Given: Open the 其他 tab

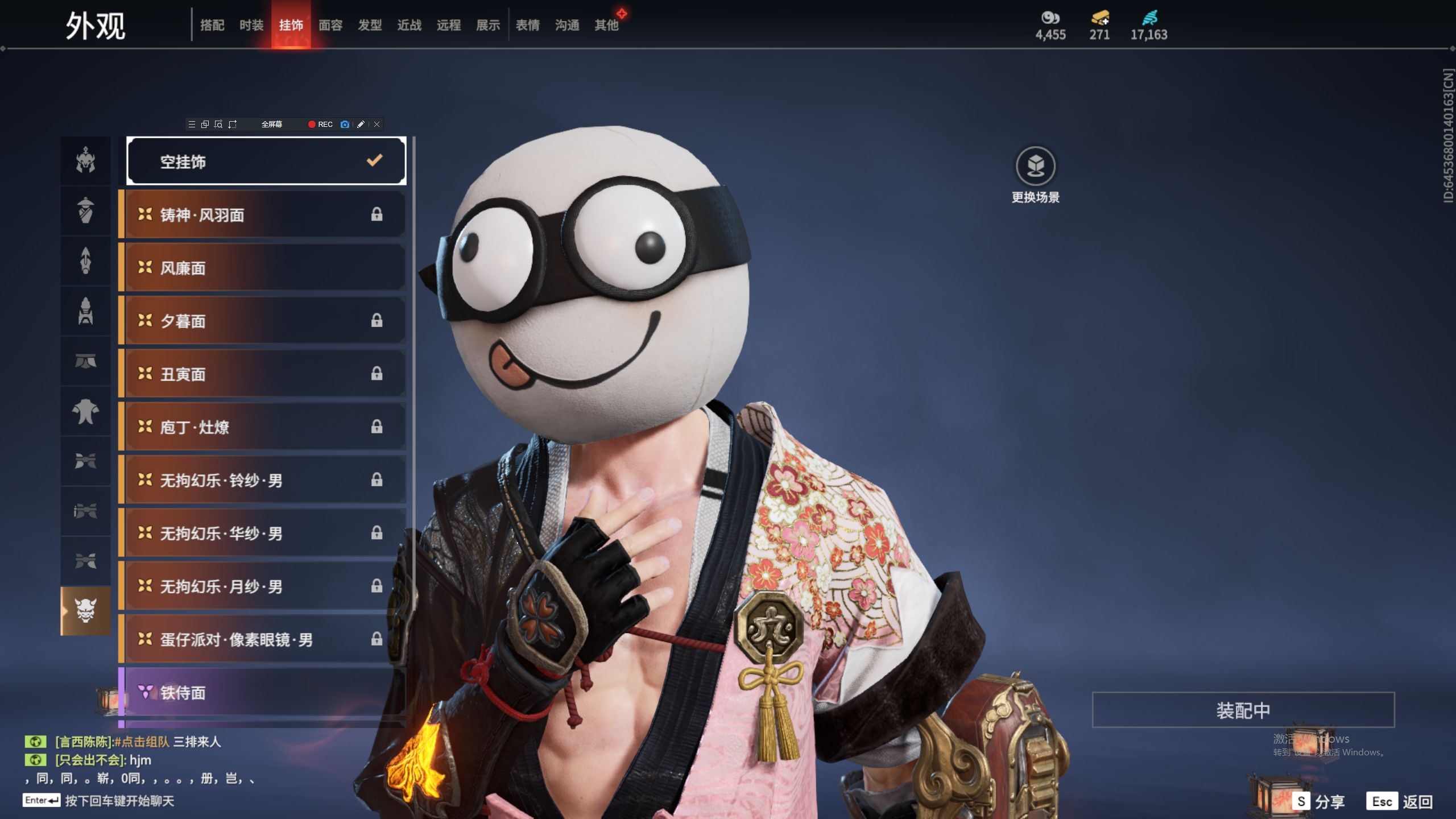Looking at the screenshot, I should [606, 25].
